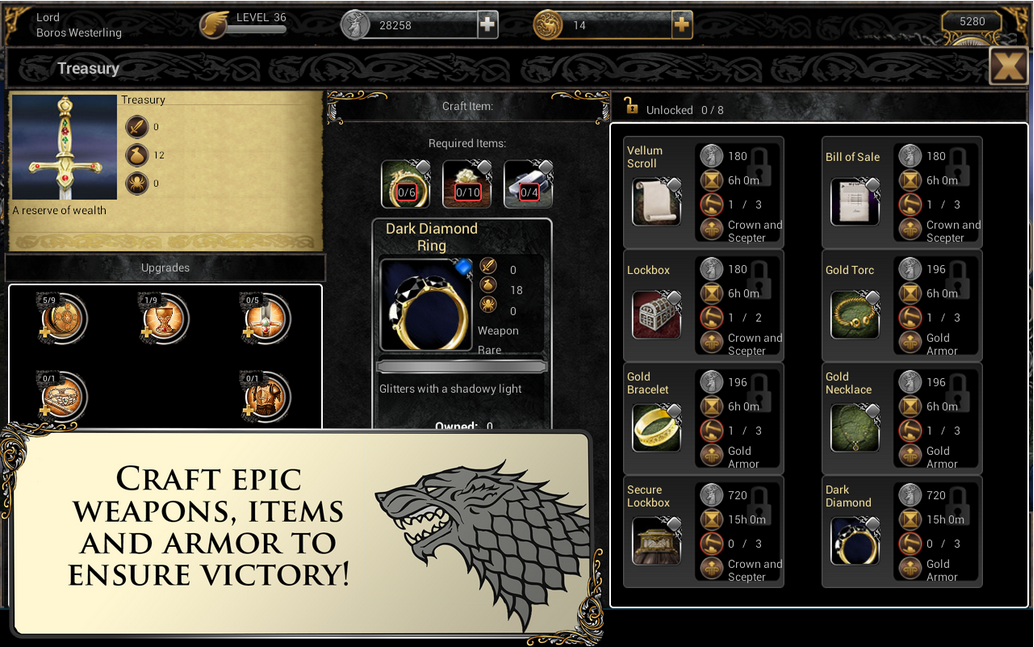This screenshot has height=647, width=1034.
Task: Select the upgrade icon showing 5/9
Action: click(x=64, y=320)
